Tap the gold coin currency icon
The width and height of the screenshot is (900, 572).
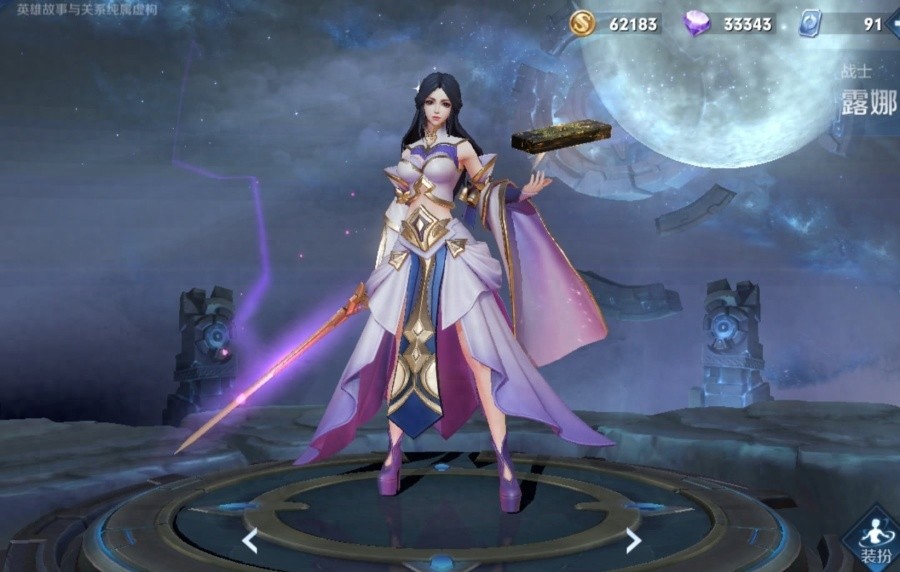click(582, 23)
